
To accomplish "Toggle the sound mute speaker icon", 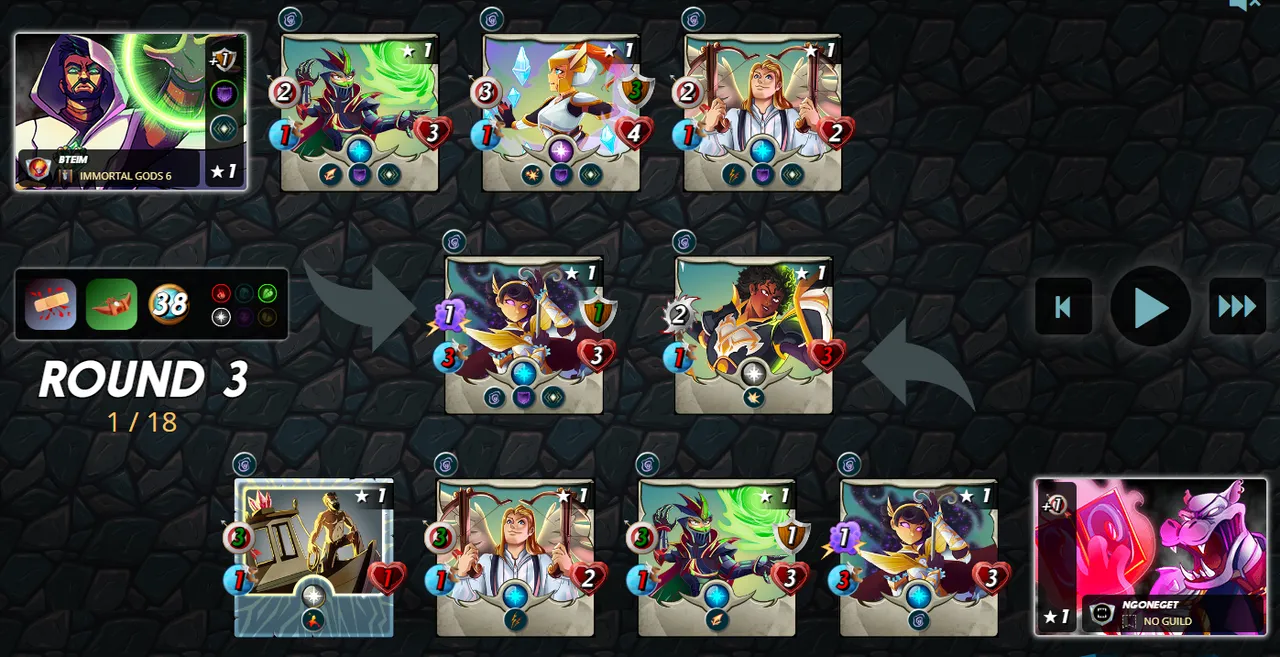I will point(1243,5).
